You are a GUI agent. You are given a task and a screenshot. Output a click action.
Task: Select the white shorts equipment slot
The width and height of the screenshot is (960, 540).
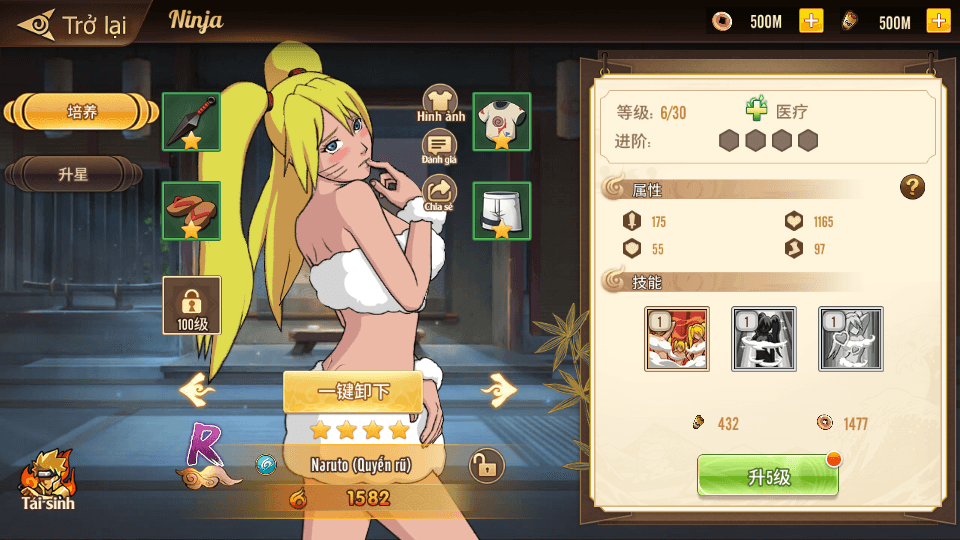click(x=501, y=211)
